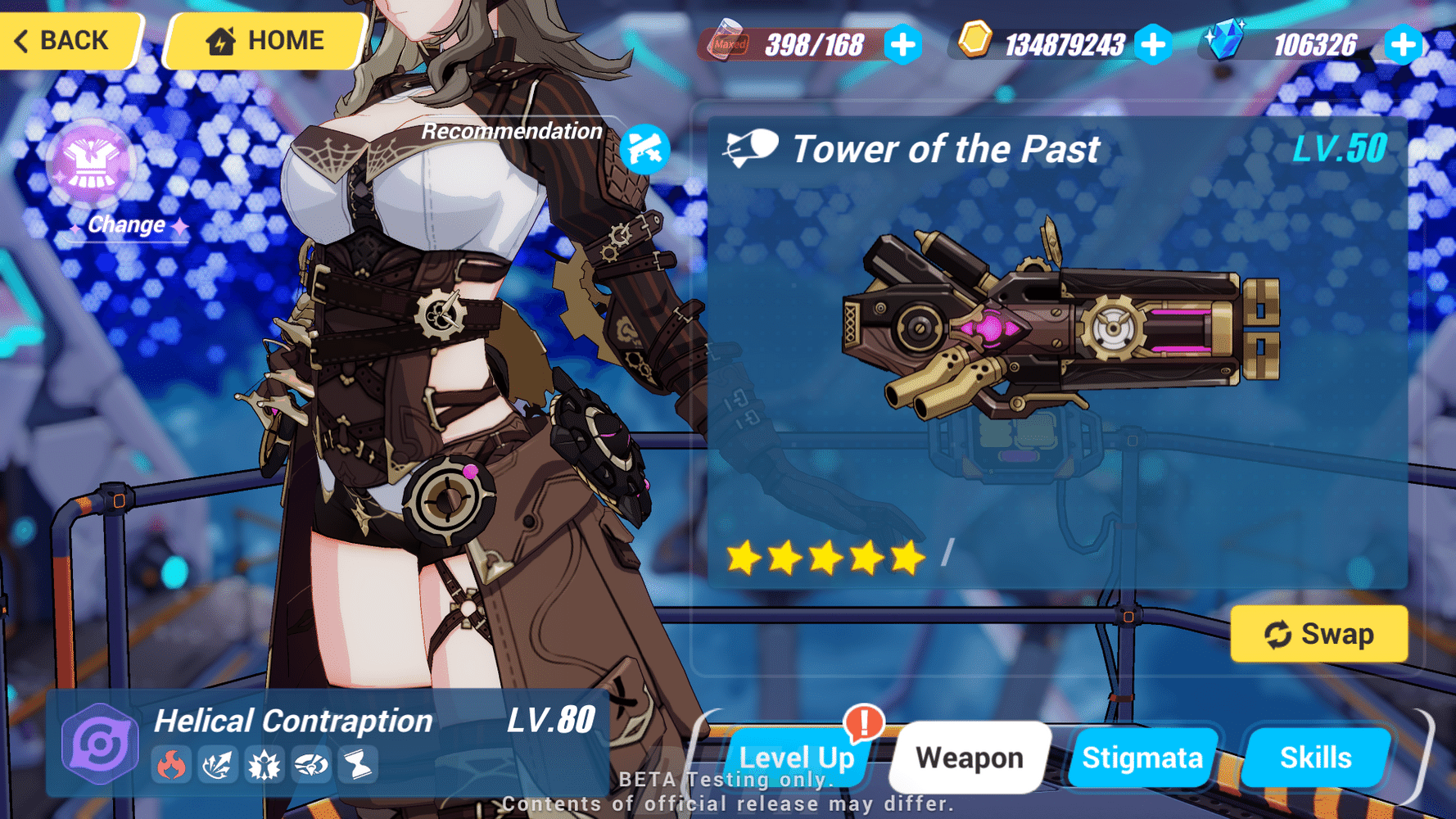Select the rocket weapon type icon next to Tower of the Past
The height and width of the screenshot is (819, 1456).
pyautogui.click(x=750, y=147)
